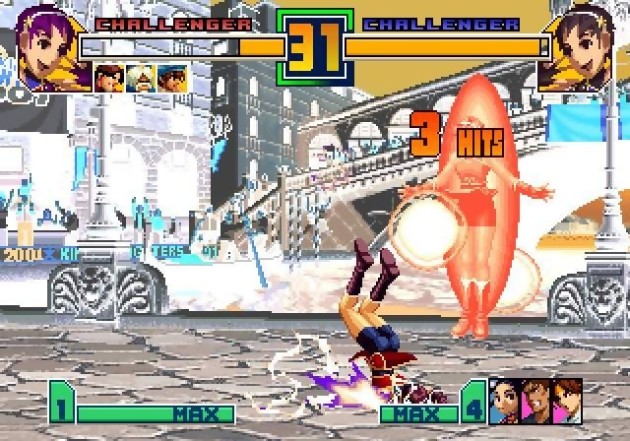Viewport: 630px width, 441px height.
Task: Choose the headband fighter reserve portrait
Action: click(109, 77)
